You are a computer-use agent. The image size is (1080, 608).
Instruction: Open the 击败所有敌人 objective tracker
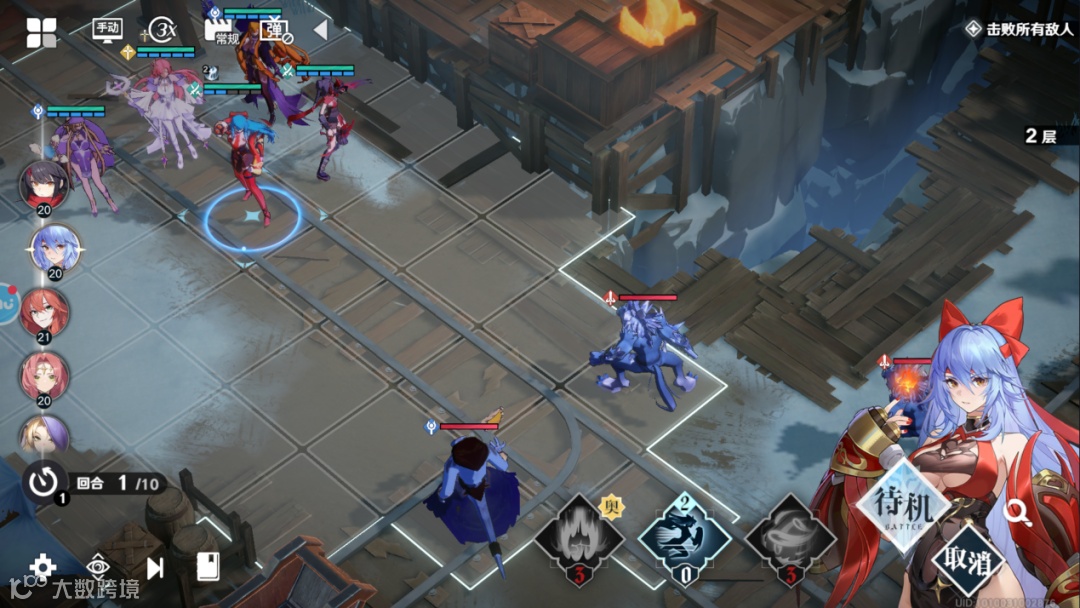(x=1019, y=29)
